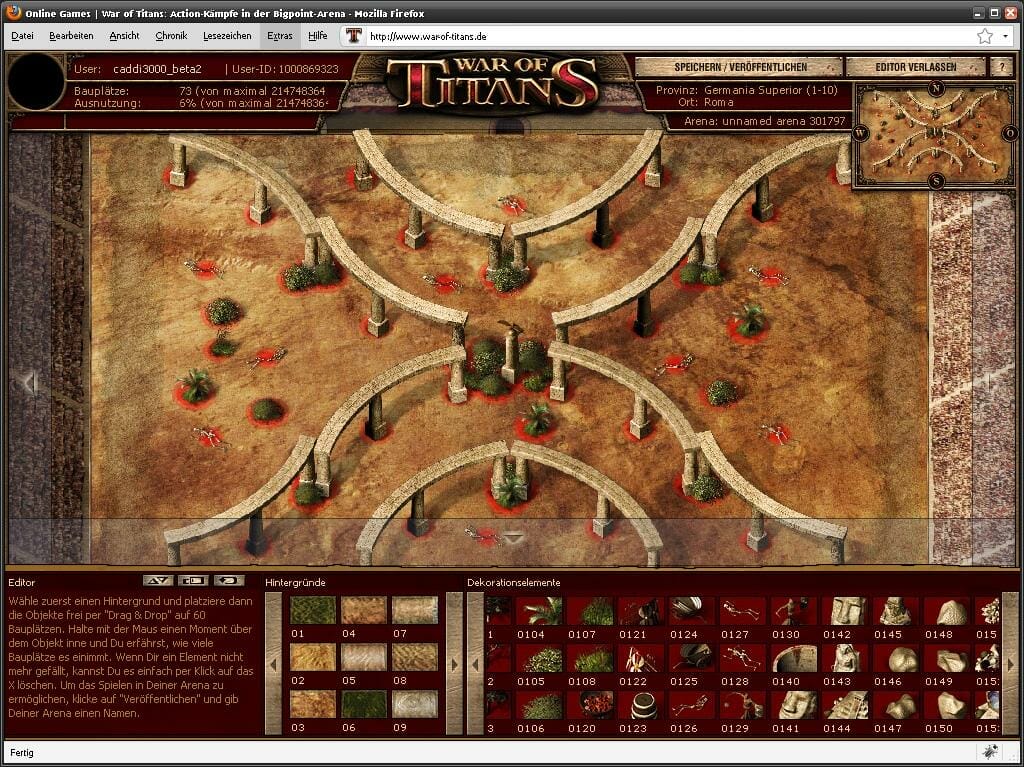This screenshot has width=1024, height=767.
Task: Choose background texture 06
Action: point(364,704)
